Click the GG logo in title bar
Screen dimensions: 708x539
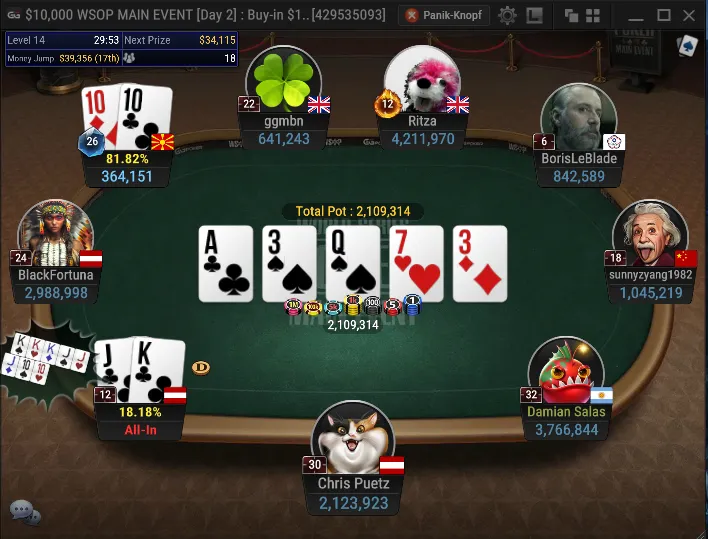coord(12,15)
